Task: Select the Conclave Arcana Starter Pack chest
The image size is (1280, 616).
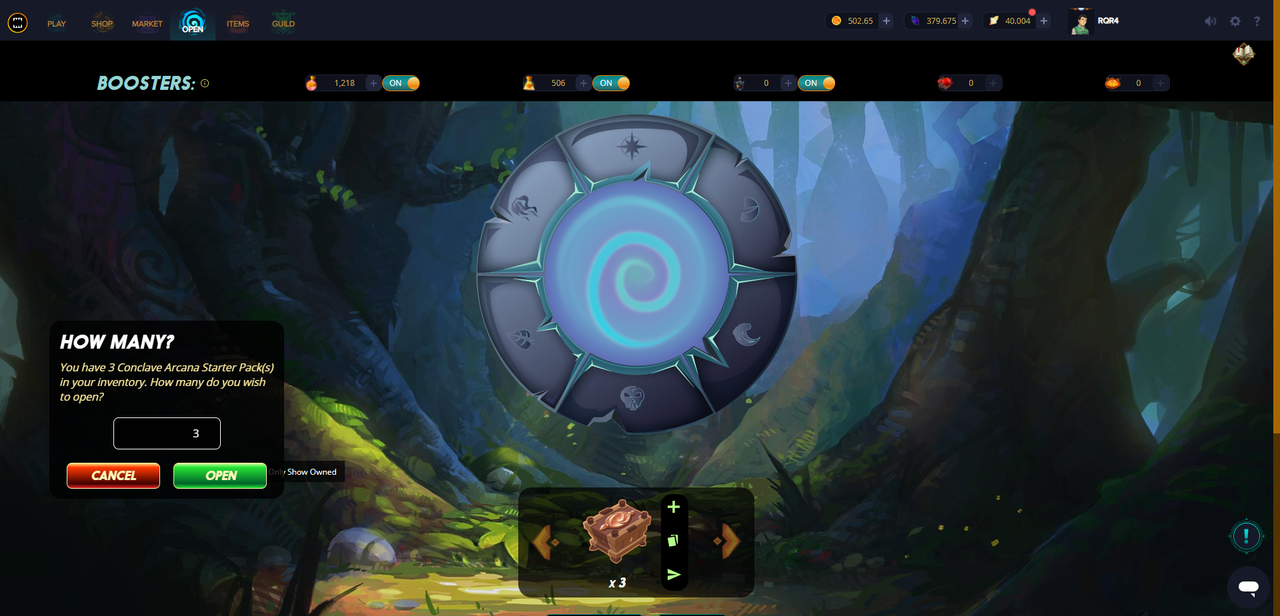Action: [617, 531]
